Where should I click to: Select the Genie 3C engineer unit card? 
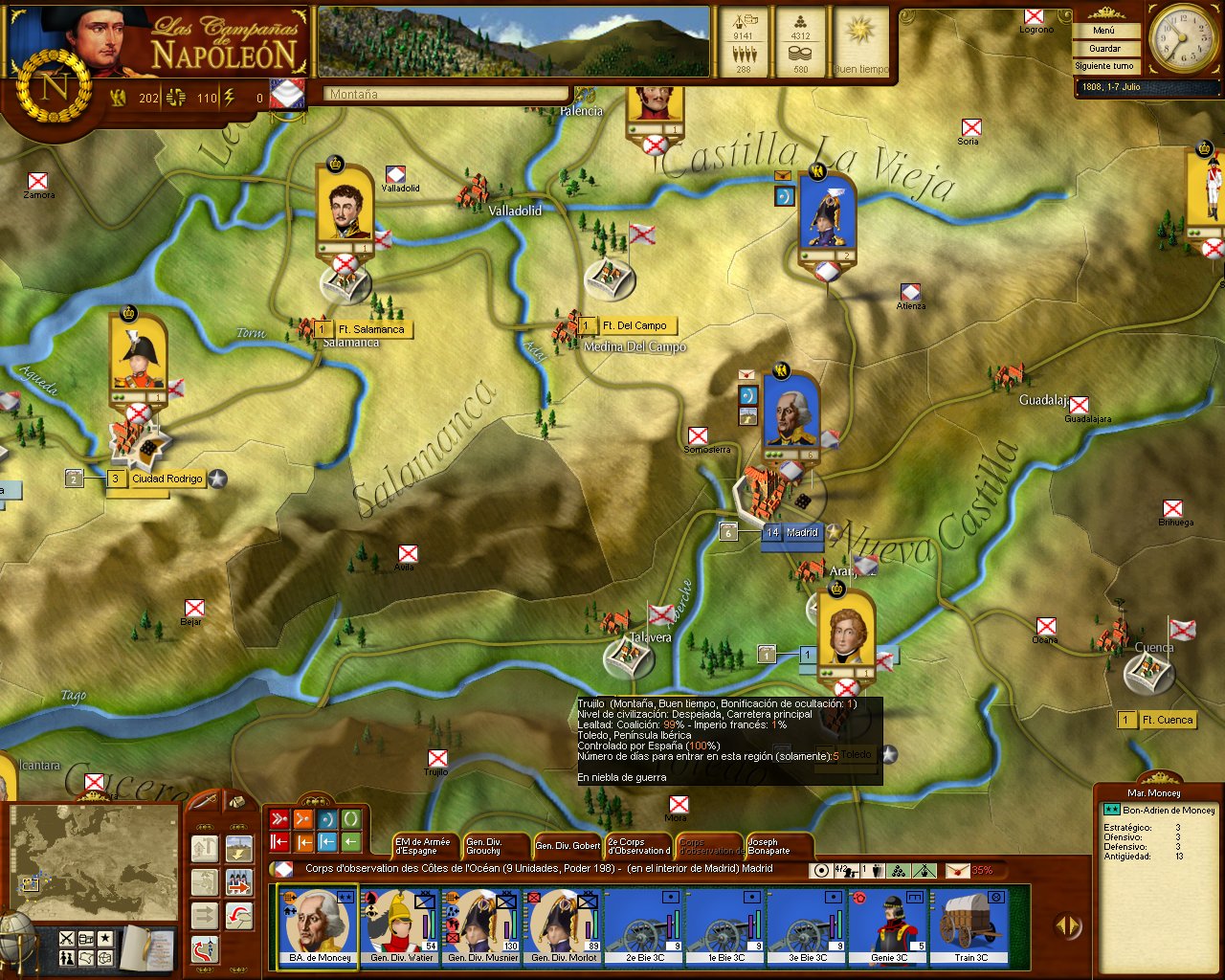coord(889,925)
